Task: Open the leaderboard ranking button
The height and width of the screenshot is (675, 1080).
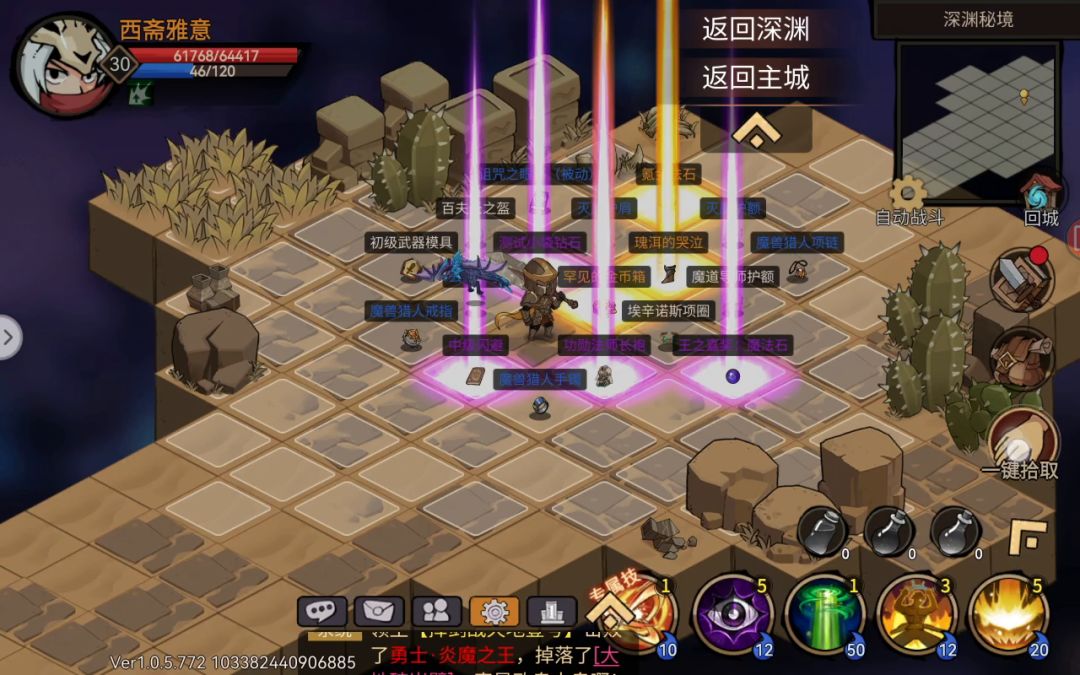Action: click(551, 611)
